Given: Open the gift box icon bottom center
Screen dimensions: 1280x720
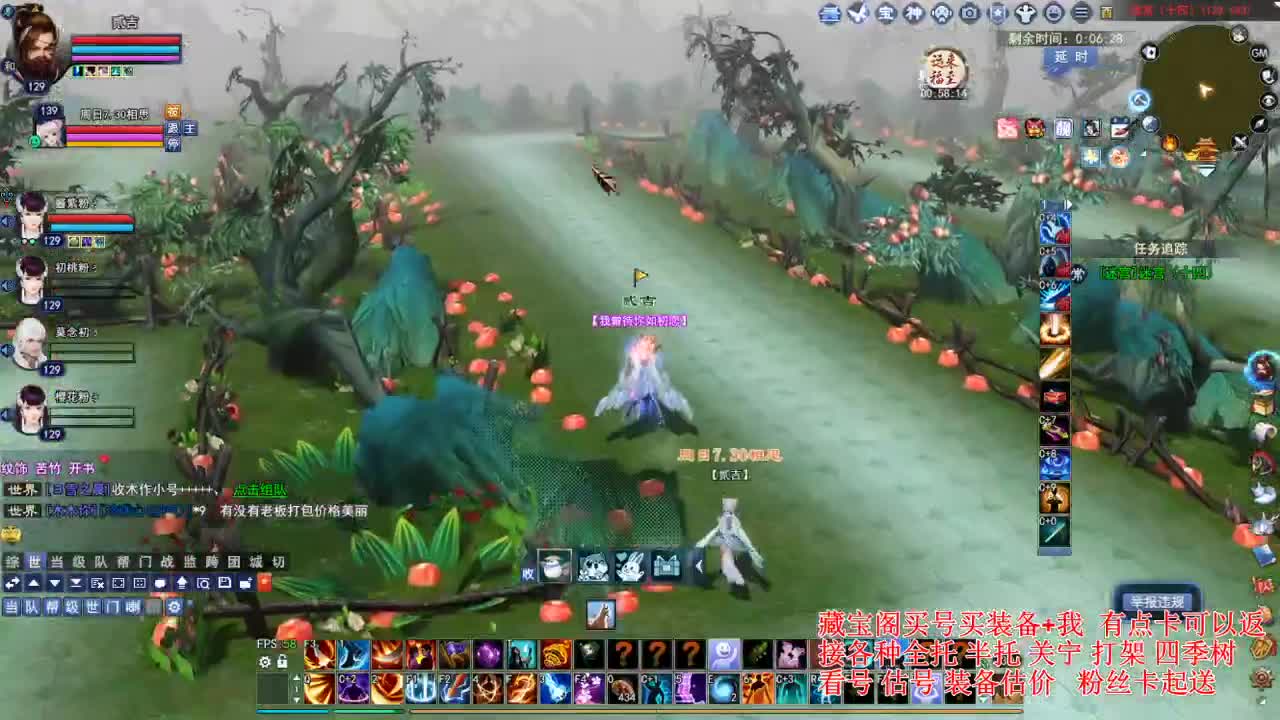Looking at the screenshot, I should tap(667, 566).
